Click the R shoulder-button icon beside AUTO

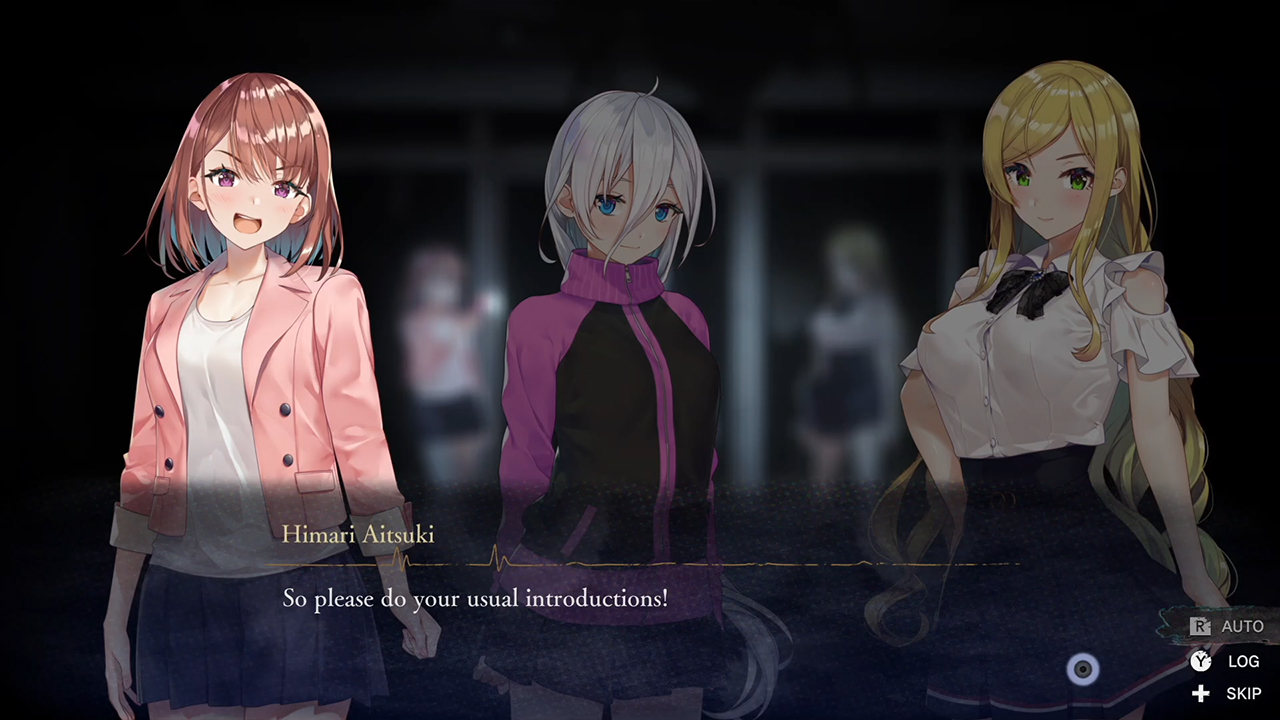(x=1199, y=625)
